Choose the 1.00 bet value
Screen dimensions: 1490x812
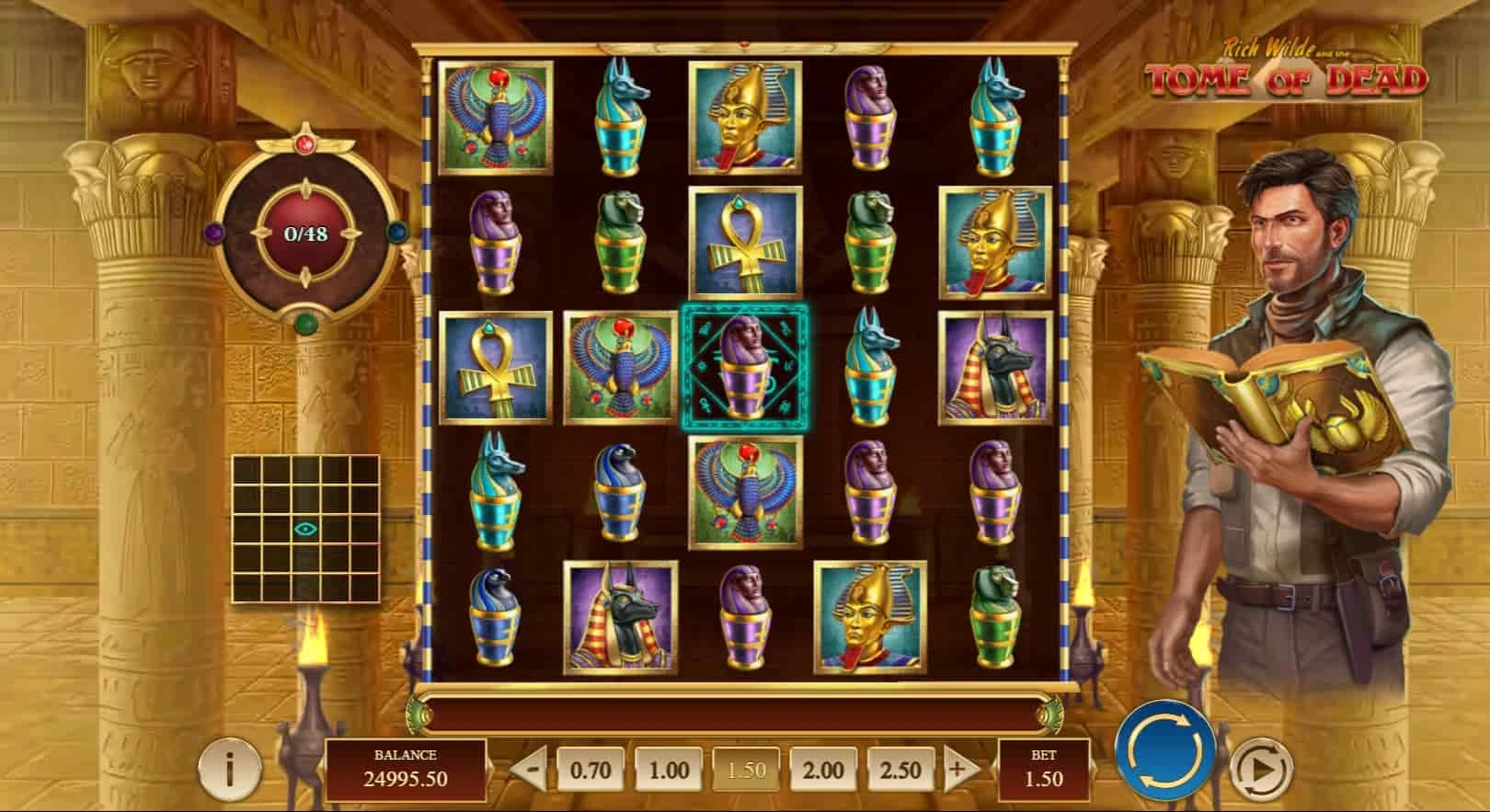click(669, 769)
